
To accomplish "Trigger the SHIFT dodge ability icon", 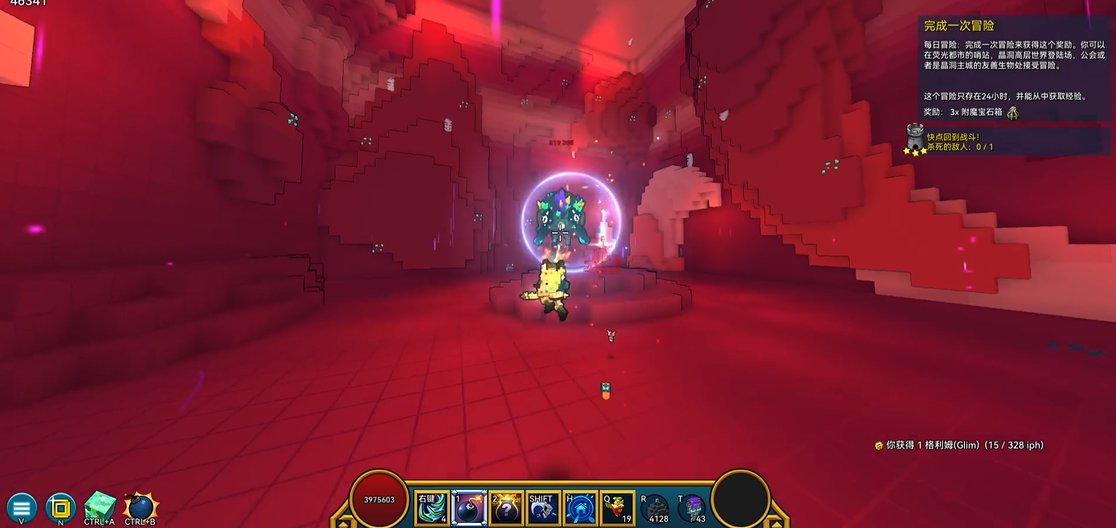I will tap(543, 507).
